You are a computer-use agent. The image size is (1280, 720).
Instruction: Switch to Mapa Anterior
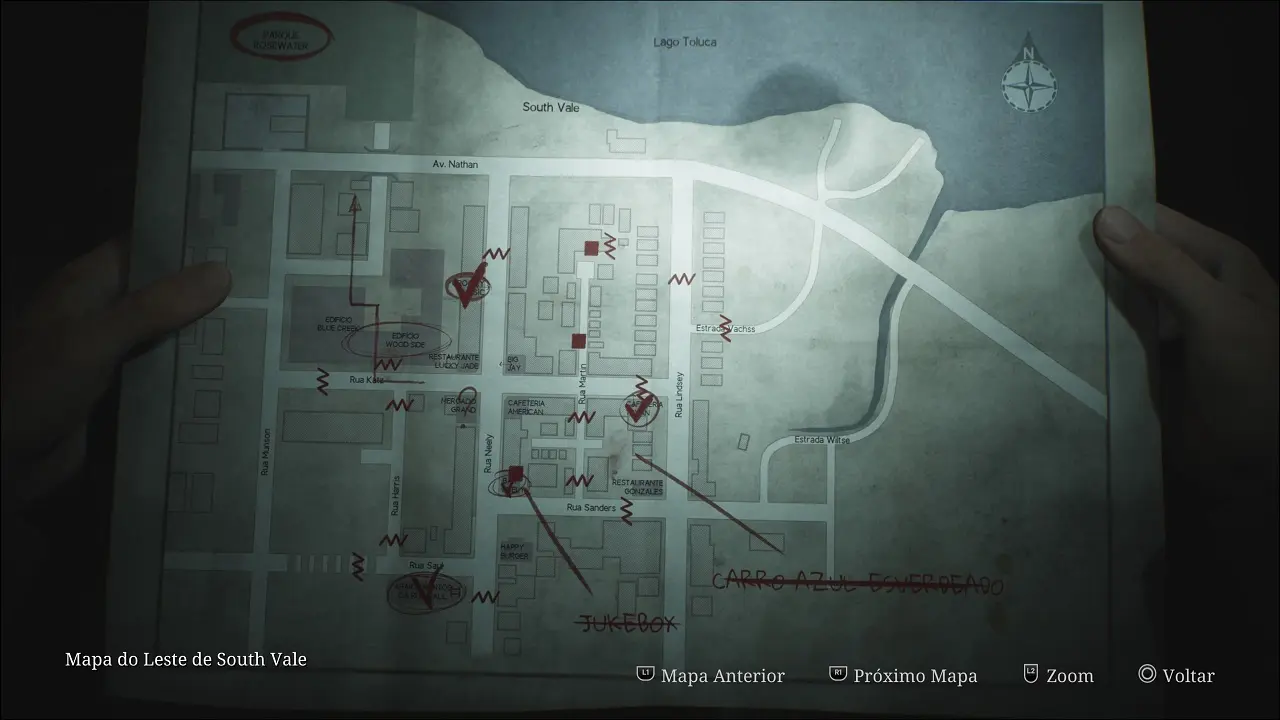pos(722,675)
